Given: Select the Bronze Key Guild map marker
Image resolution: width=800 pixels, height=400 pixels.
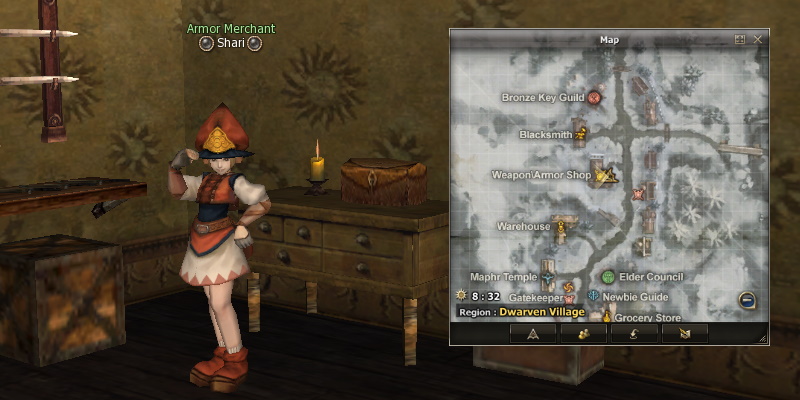Looking at the screenshot, I should click(x=594, y=98).
